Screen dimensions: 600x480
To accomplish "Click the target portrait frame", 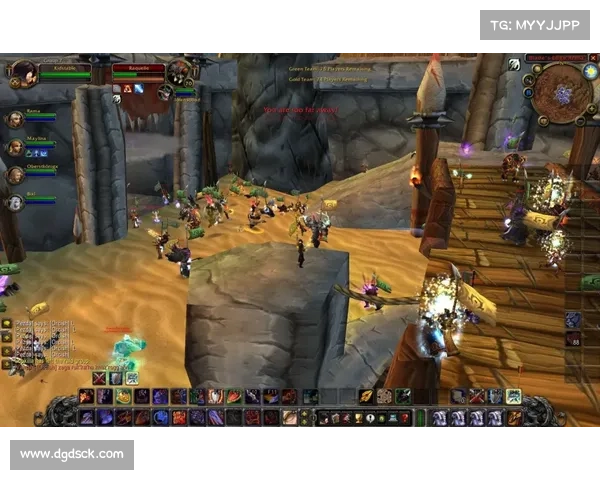I will point(179,71).
